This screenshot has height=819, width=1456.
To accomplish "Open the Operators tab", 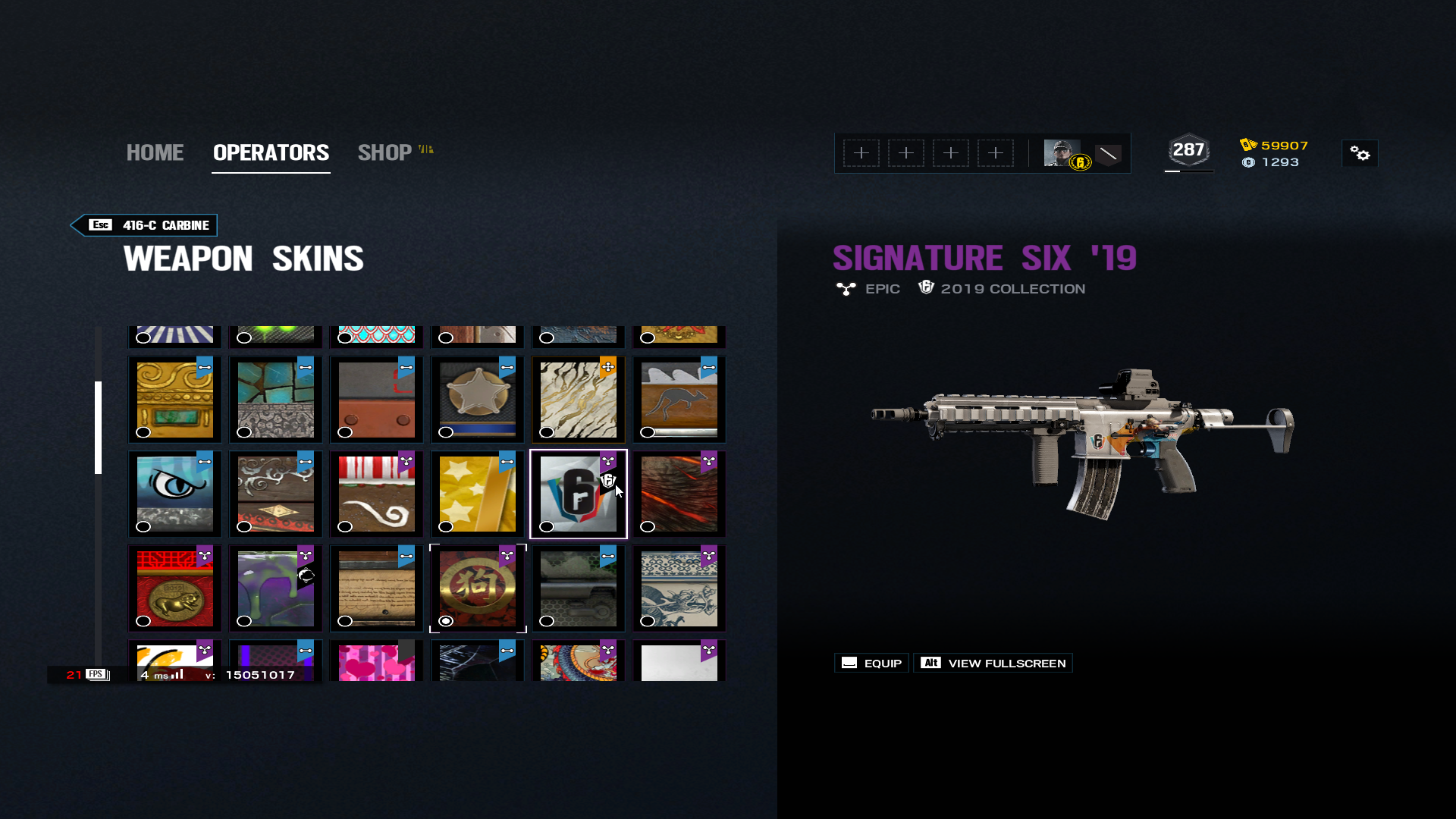I will coord(271,152).
